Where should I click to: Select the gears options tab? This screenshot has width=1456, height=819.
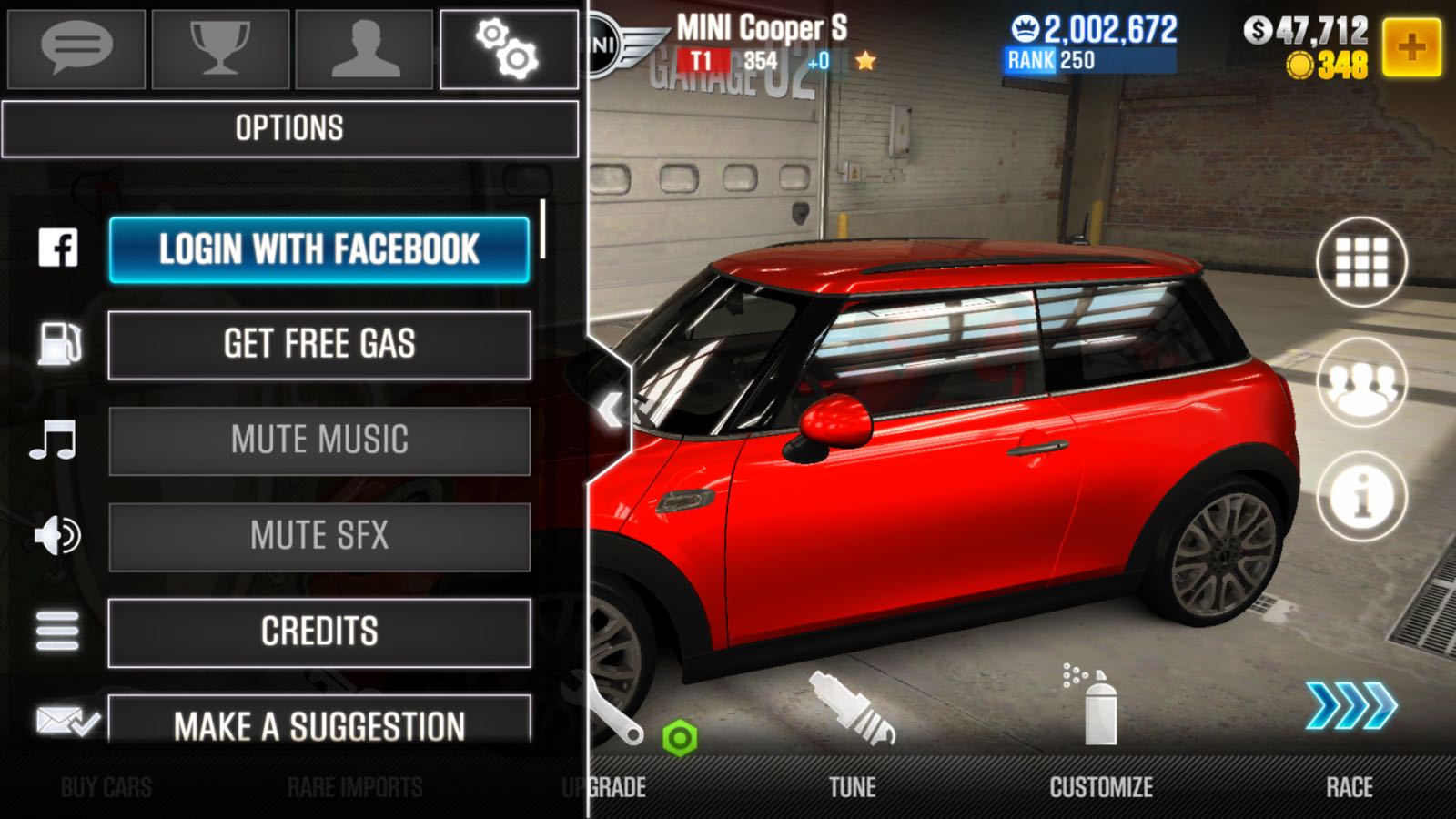tap(509, 49)
